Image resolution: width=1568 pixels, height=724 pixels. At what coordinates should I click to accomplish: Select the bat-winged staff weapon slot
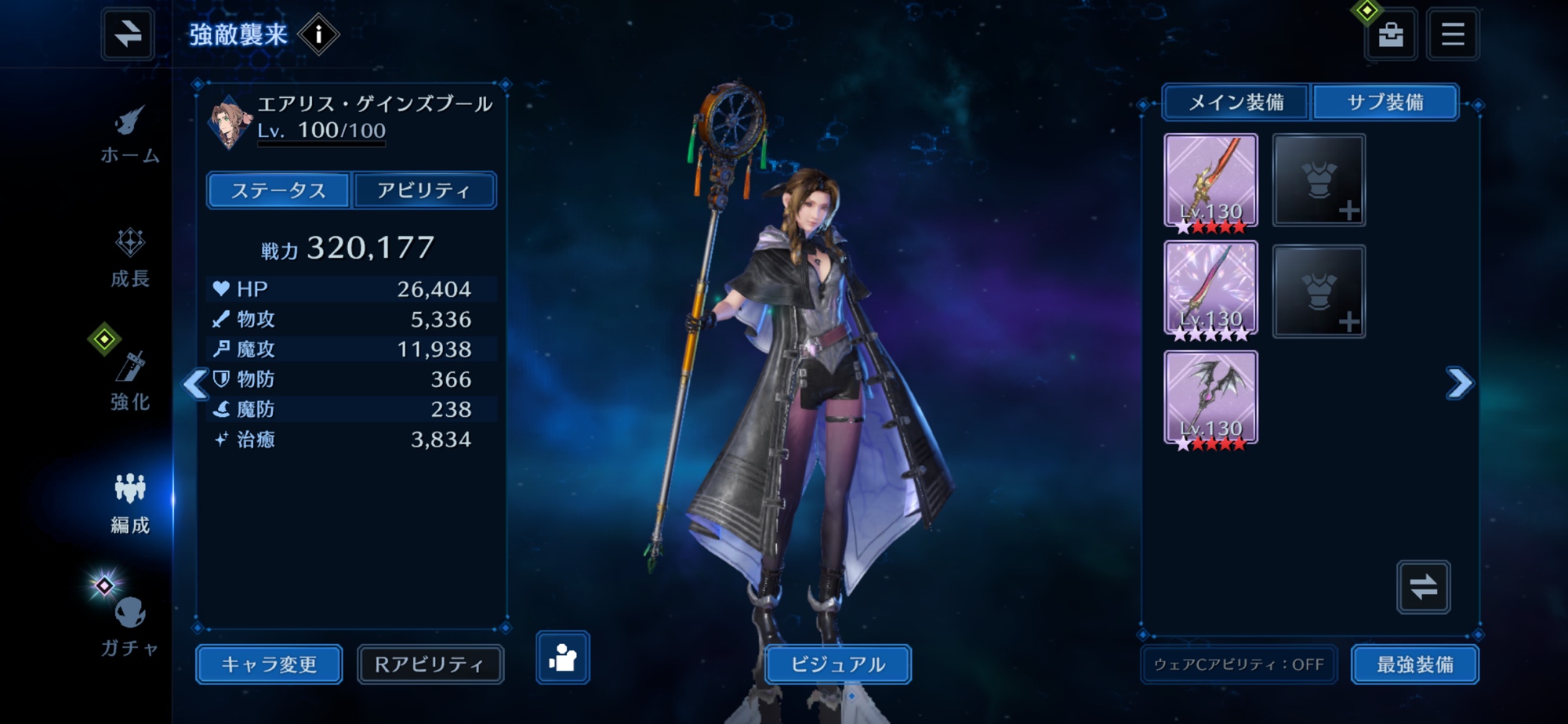click(x=1210, y=398)
